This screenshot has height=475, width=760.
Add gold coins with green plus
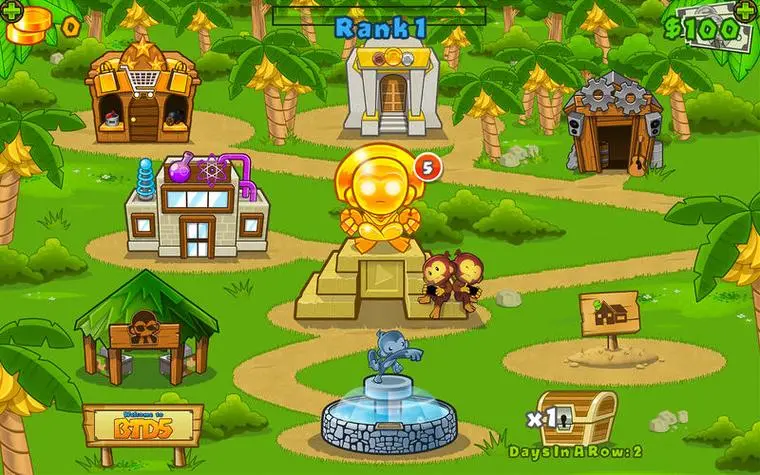(x=14, y=9)
